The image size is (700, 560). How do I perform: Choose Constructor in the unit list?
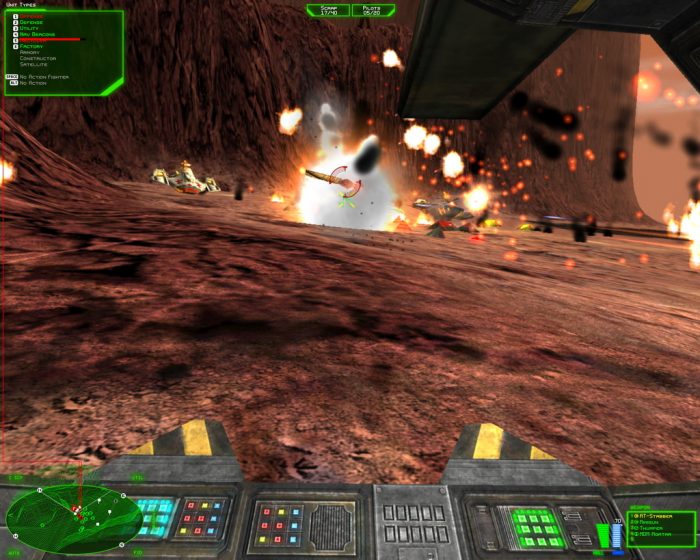point(38,58)
